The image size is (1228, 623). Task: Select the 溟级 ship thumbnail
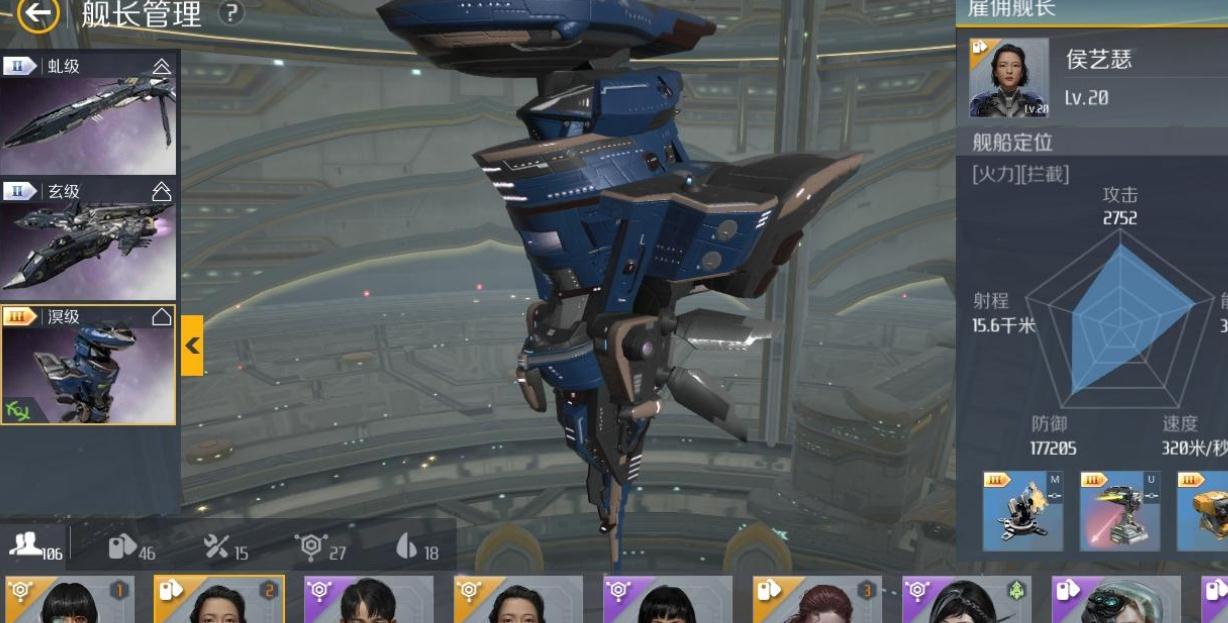(x=88, y=364)
